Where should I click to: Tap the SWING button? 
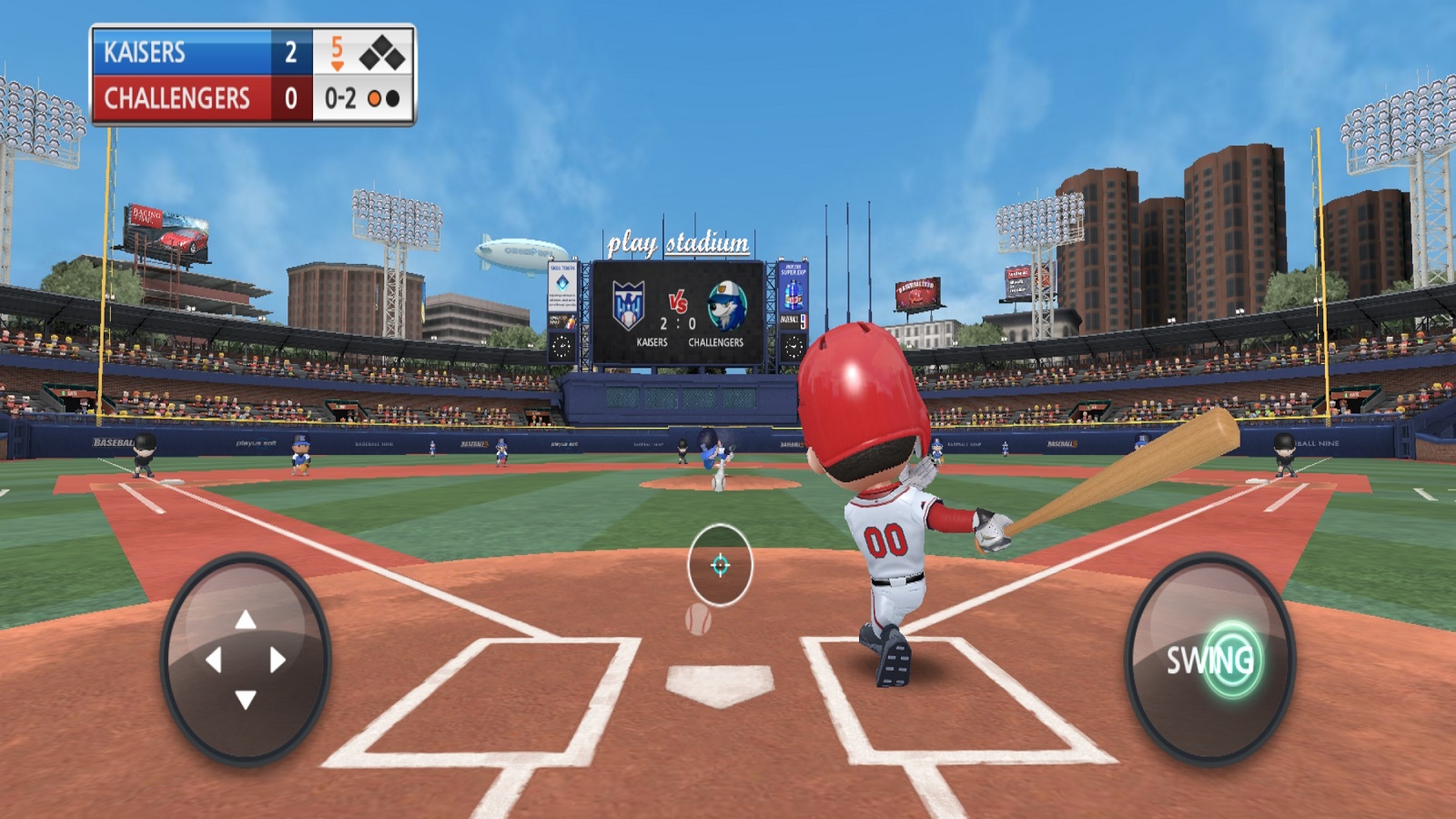click(x=1210, y=660)
